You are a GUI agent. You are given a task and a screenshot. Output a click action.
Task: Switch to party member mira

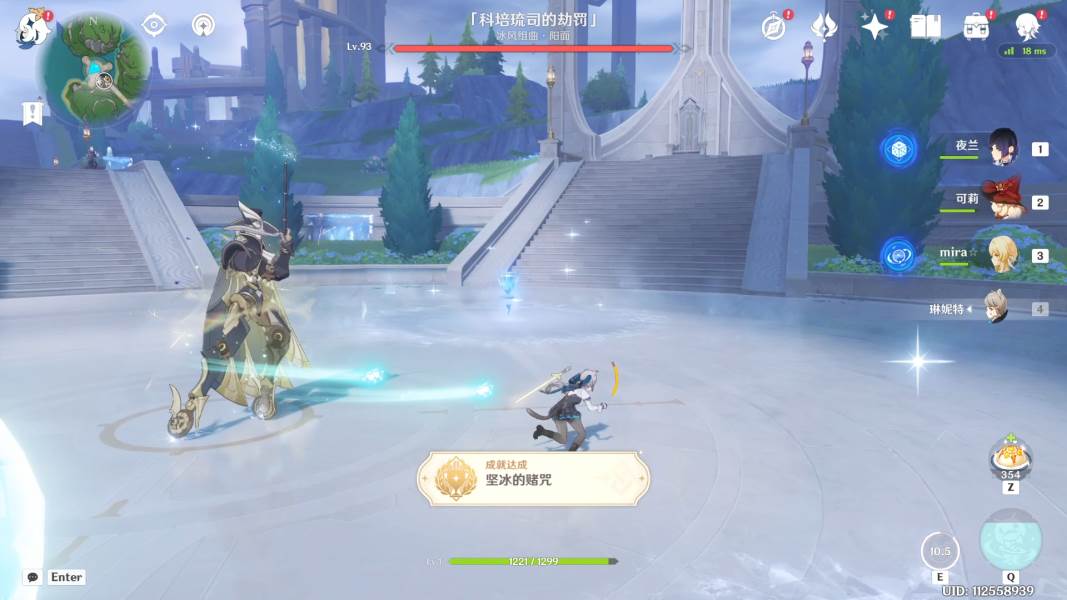point(1002,255)
